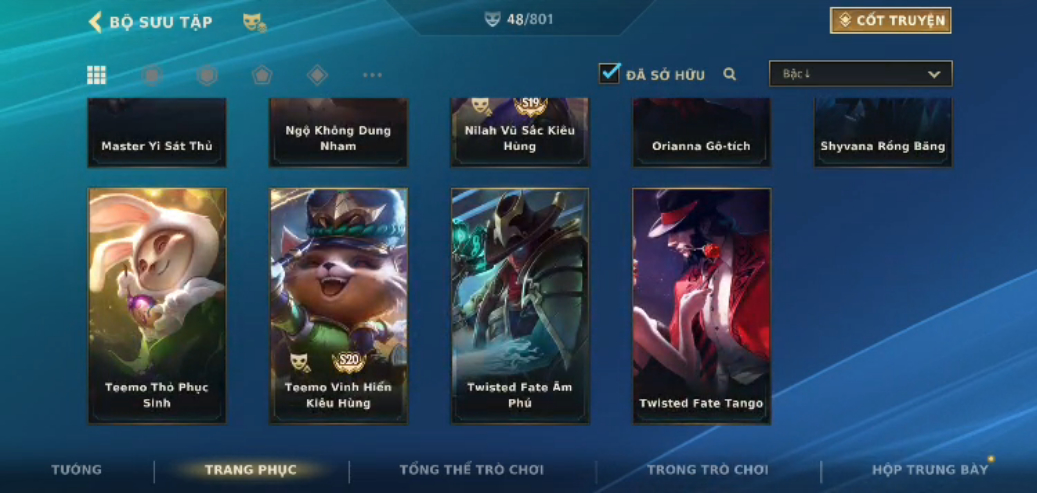
Task: Switch to the Tướng tab
Action: coord(77,470)
